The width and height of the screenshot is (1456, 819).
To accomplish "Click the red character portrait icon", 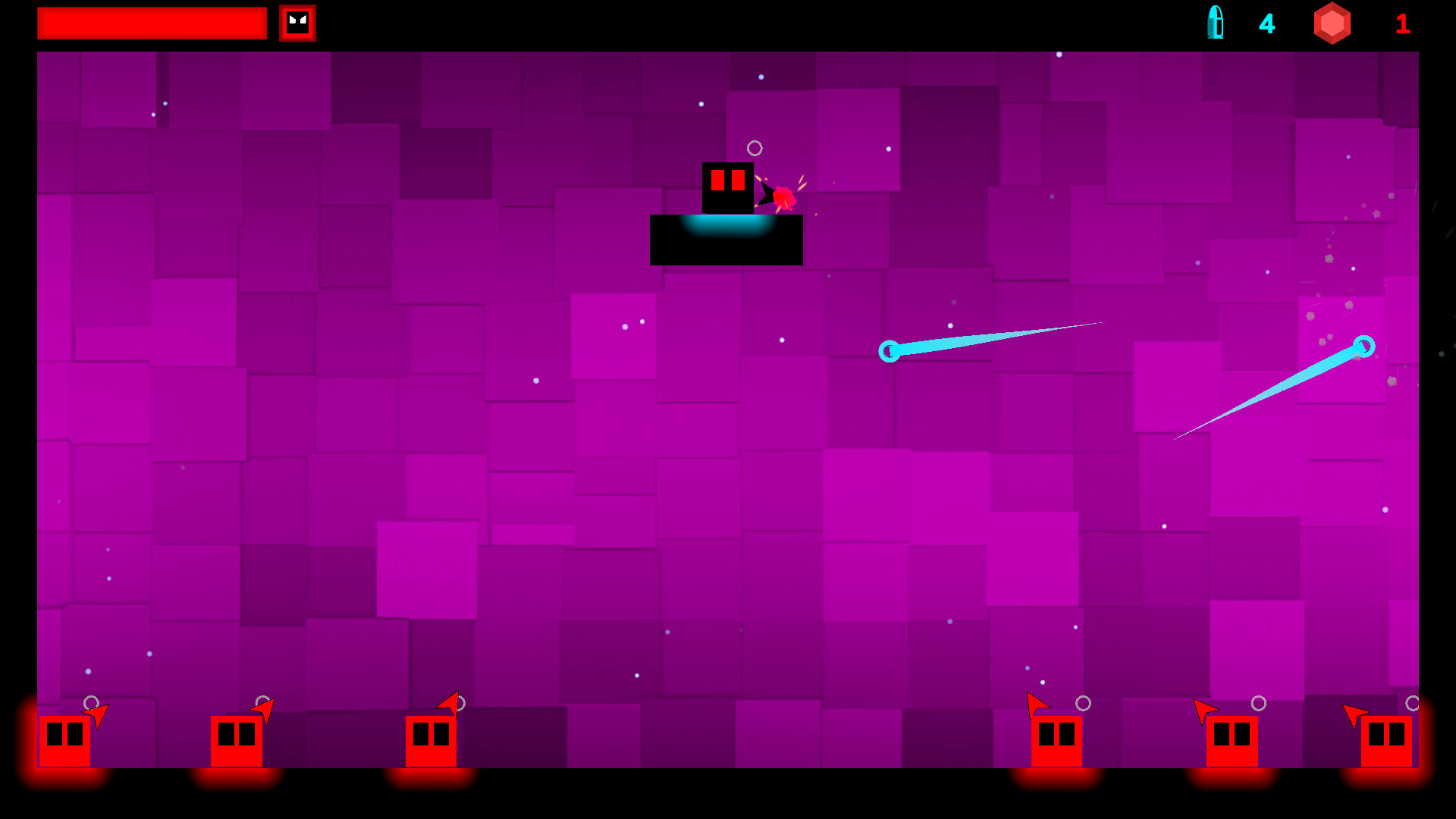I will coord(297,23).
